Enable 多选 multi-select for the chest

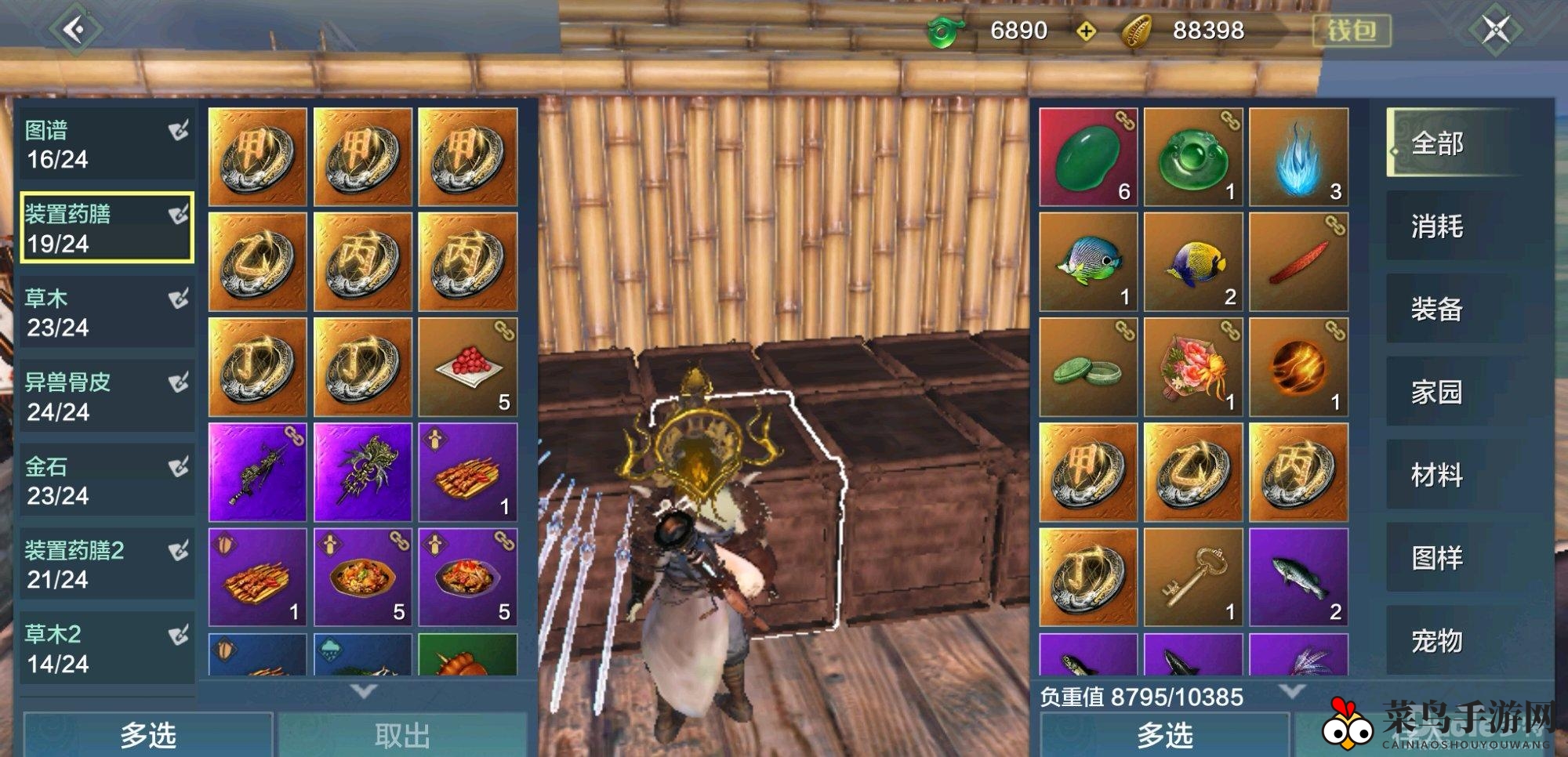pos(148,735)
